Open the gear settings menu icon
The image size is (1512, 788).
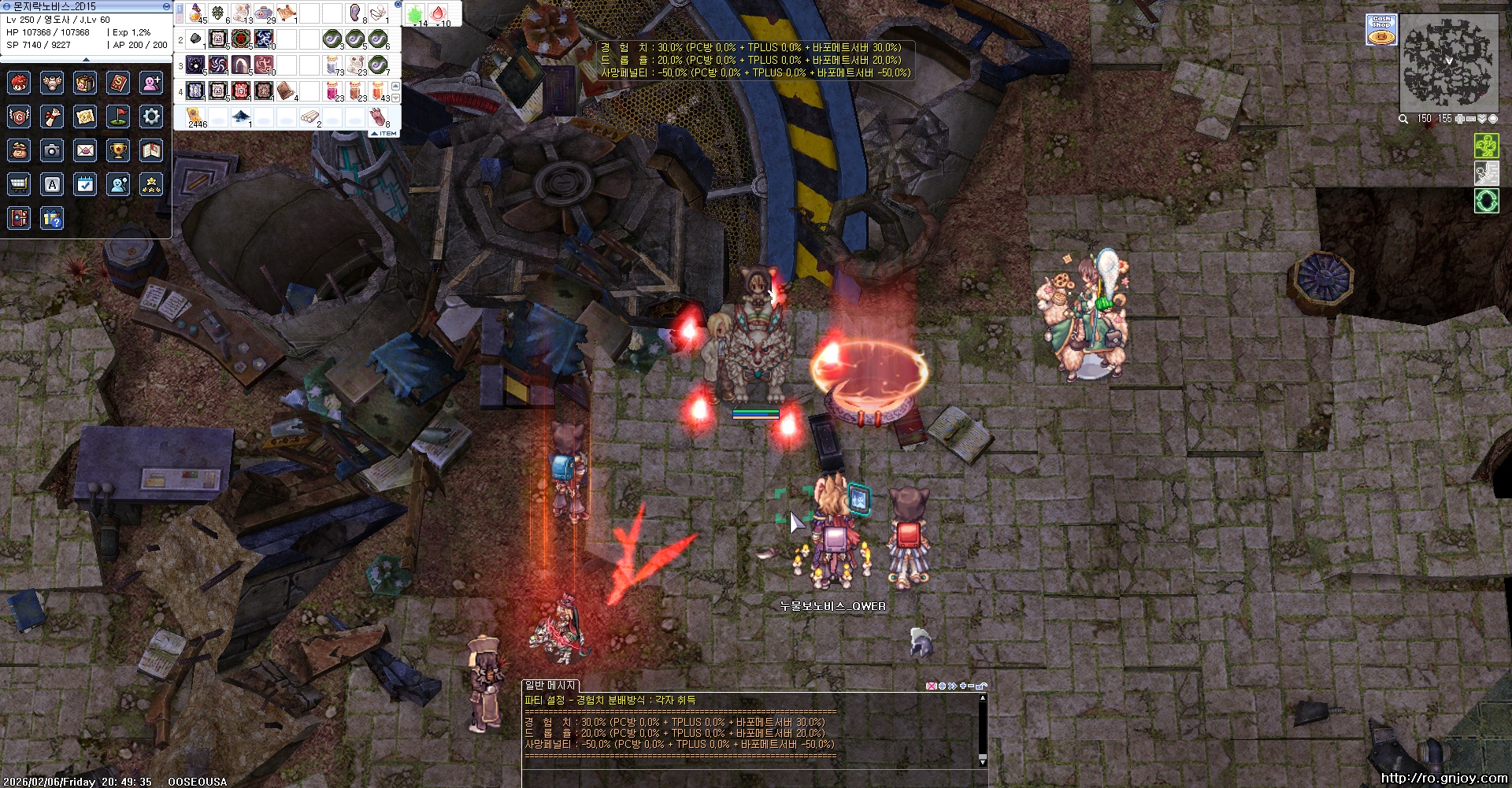pos(151,117)
